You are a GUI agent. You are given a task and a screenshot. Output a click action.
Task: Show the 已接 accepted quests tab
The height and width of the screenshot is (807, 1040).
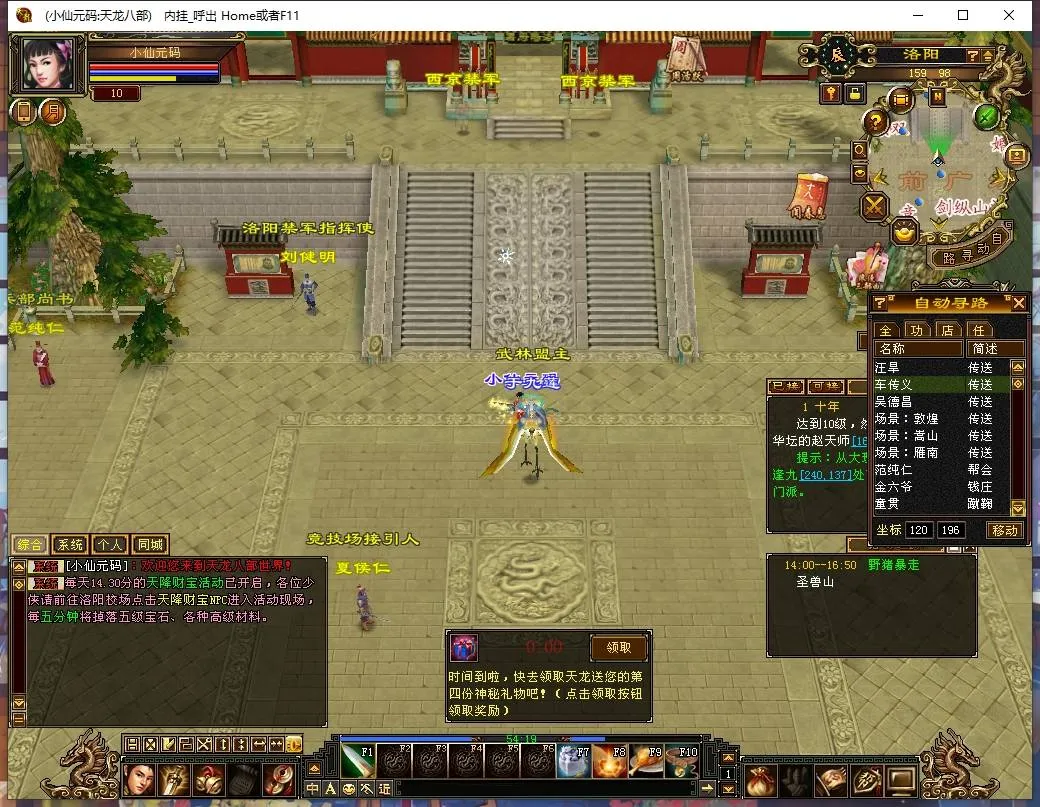click(x=784, y=387)
